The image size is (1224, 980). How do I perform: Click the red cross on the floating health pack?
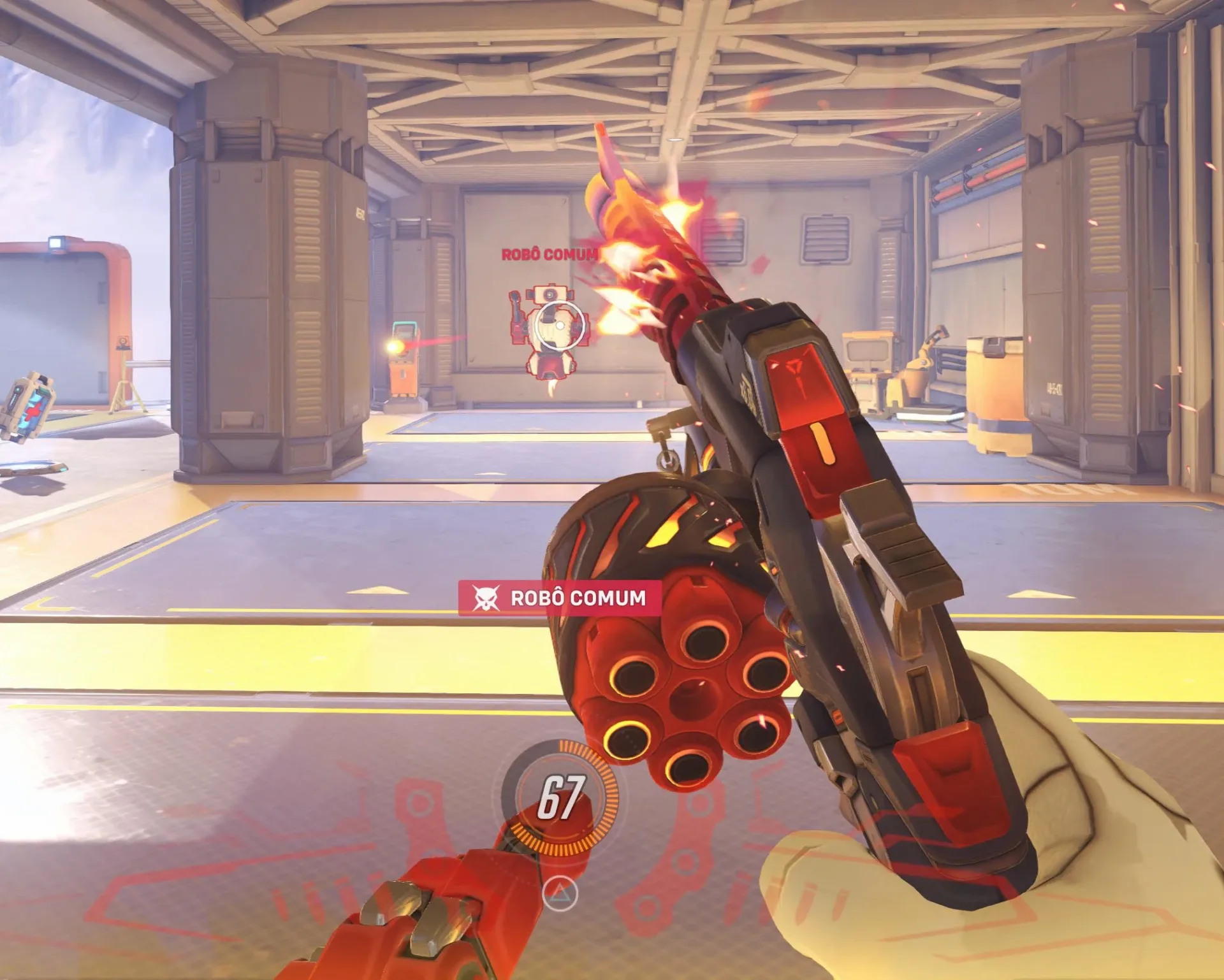pyautogui.click(x=34, y=411)
